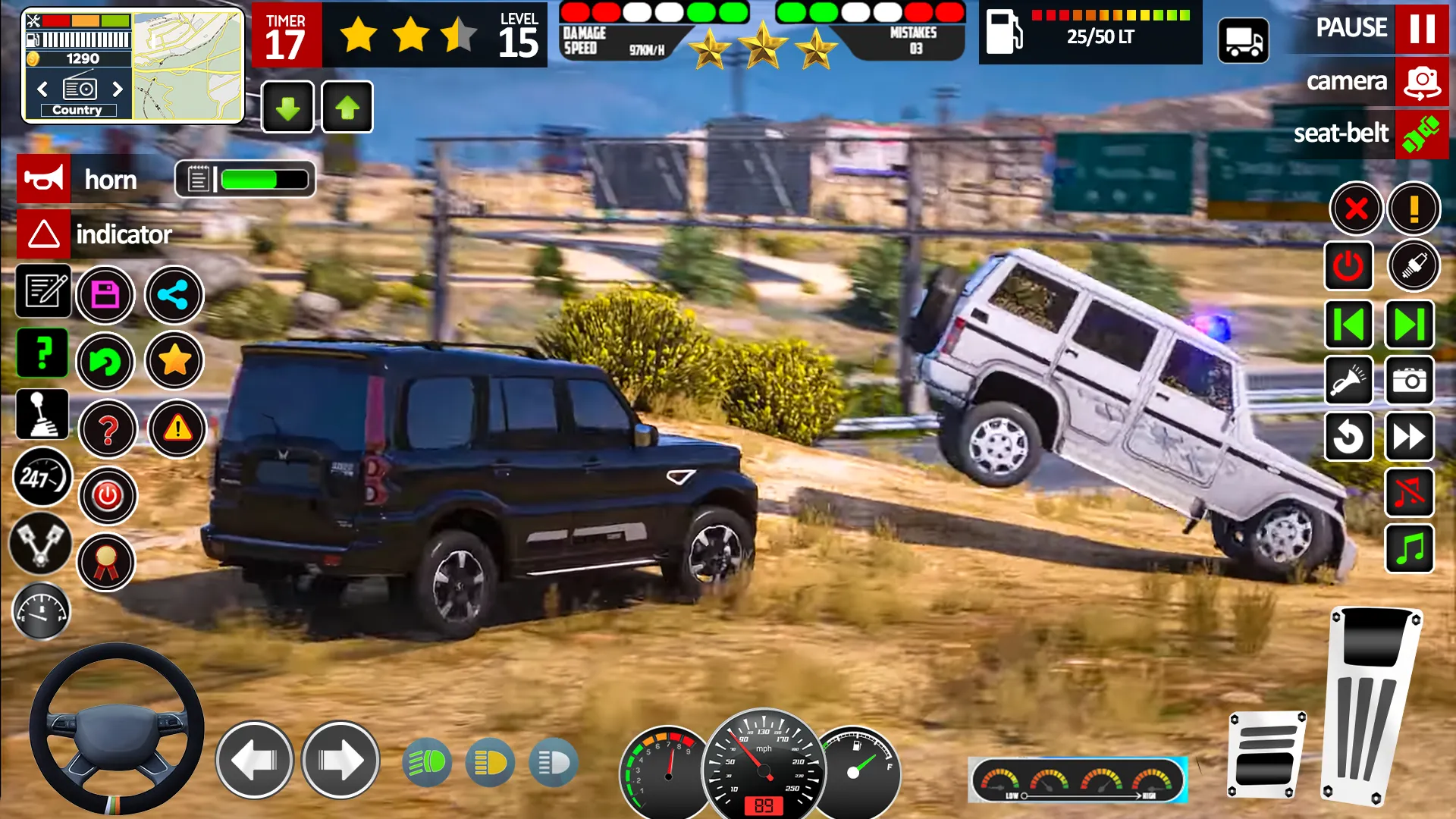Select the star rating icon

pos(174,362)
